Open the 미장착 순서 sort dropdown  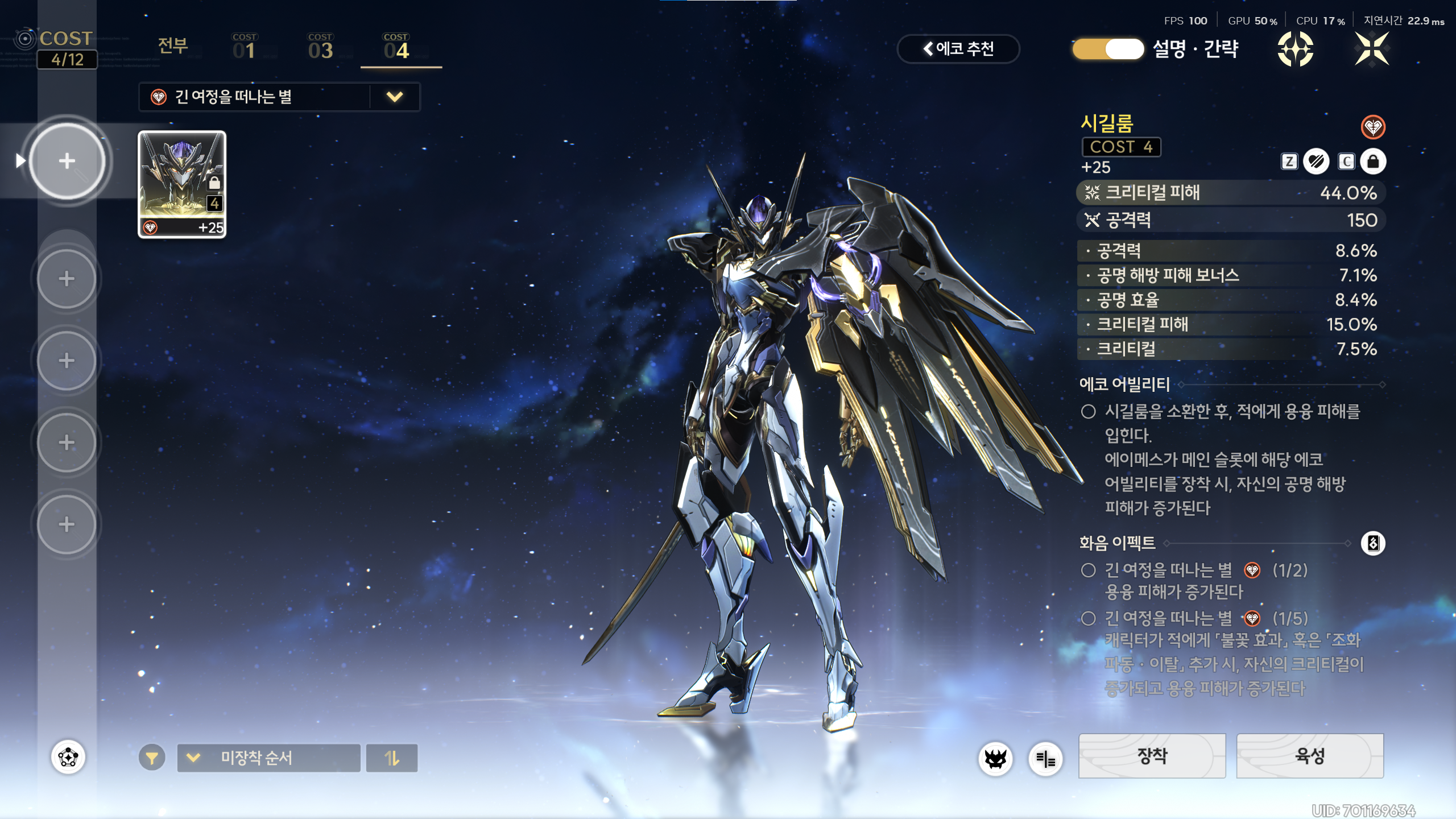pyautogui.click(x=268, y=758)
